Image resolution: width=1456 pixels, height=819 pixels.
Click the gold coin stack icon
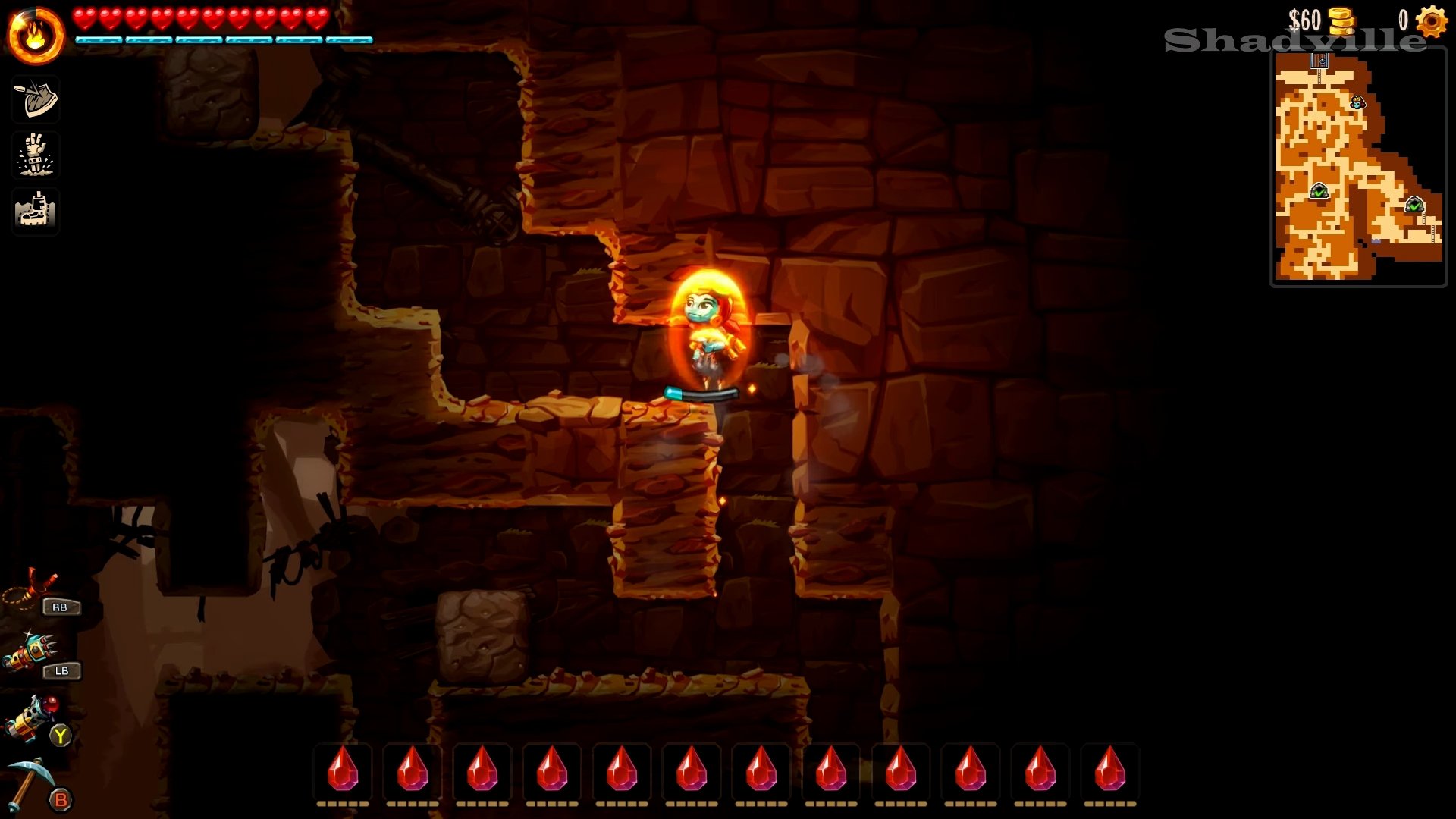coord(1342,21)
